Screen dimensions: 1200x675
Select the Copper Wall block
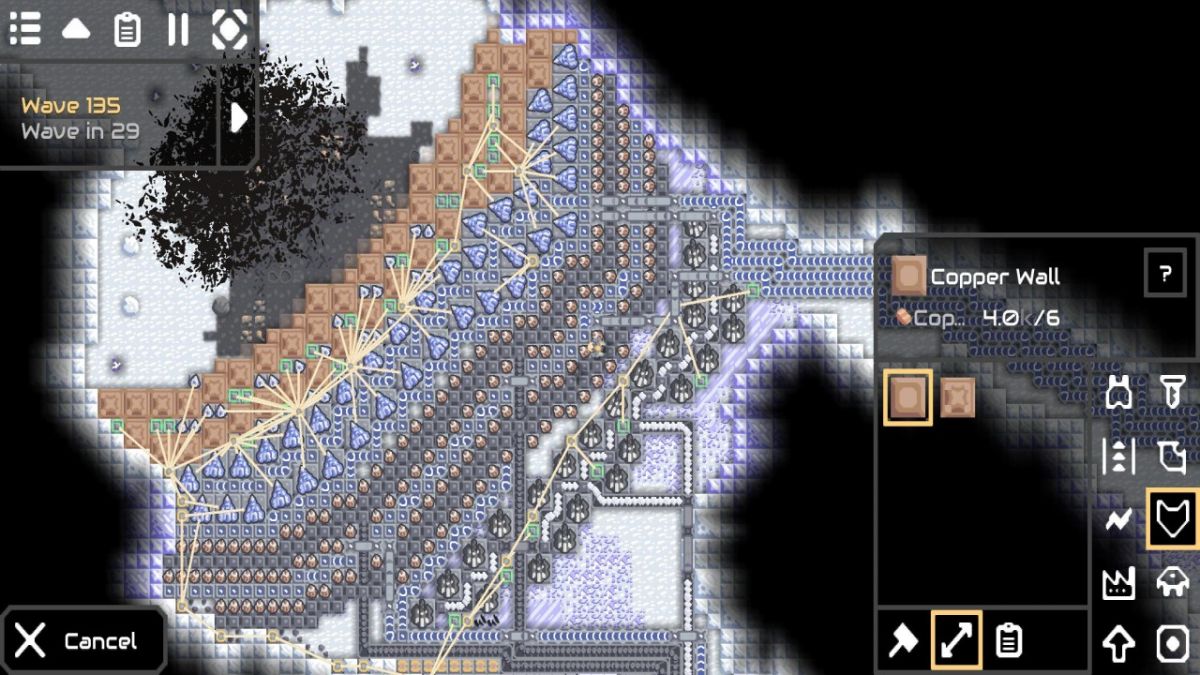[x=908, y=397]
